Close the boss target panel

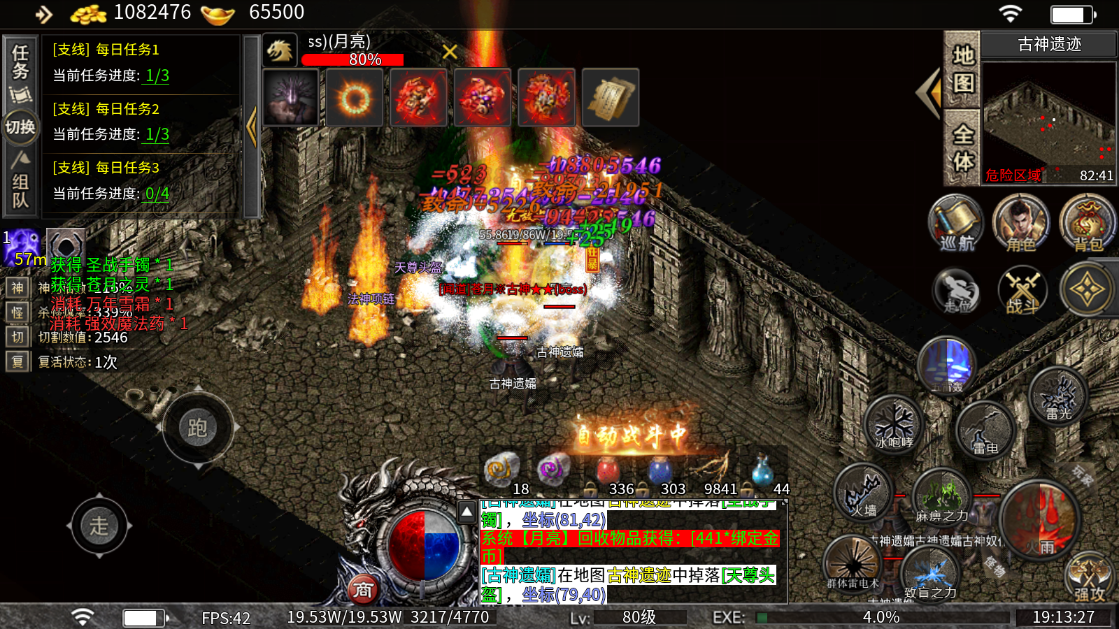(450, 52)
